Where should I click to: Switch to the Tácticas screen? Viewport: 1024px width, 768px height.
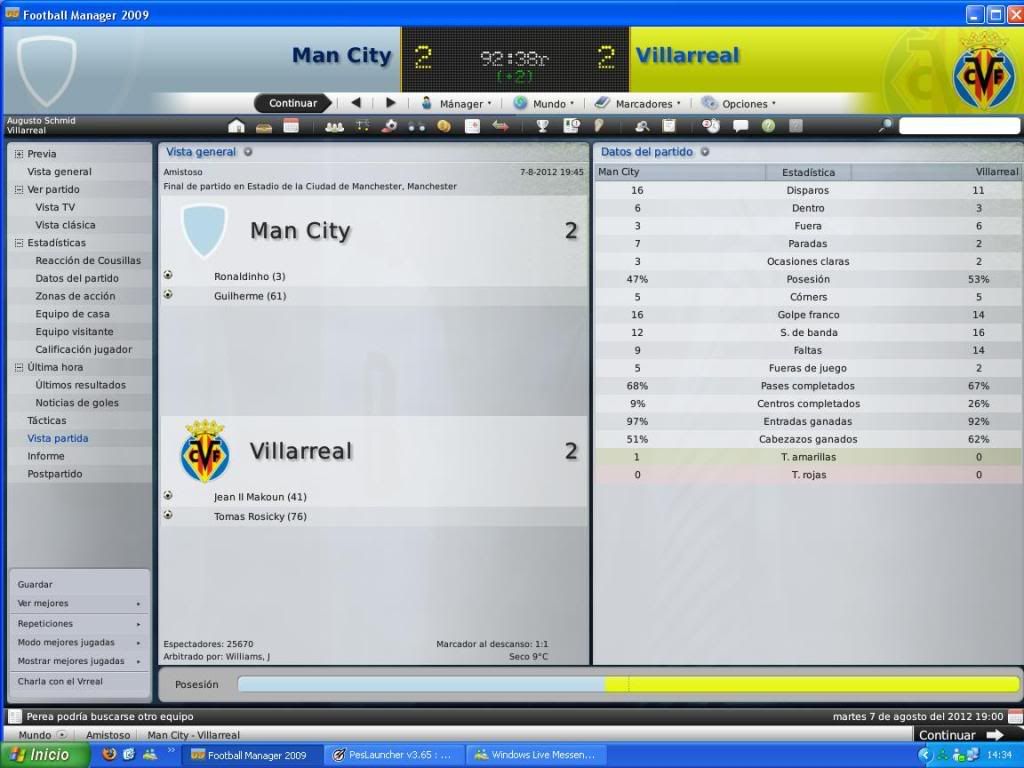(x=47, y=421)
